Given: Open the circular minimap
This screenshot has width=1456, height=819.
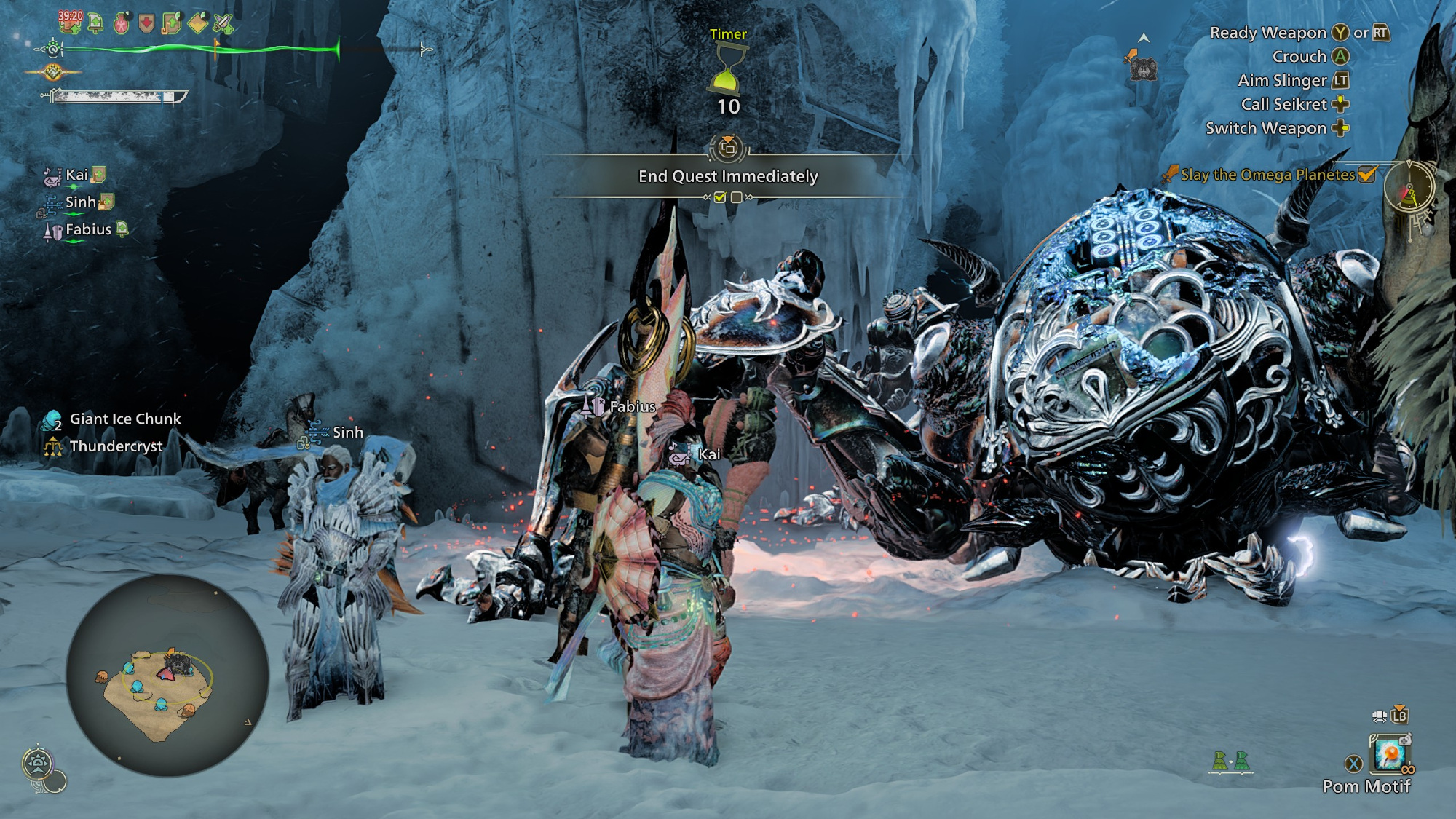Looking at the screenshot, I should point(167,675).
